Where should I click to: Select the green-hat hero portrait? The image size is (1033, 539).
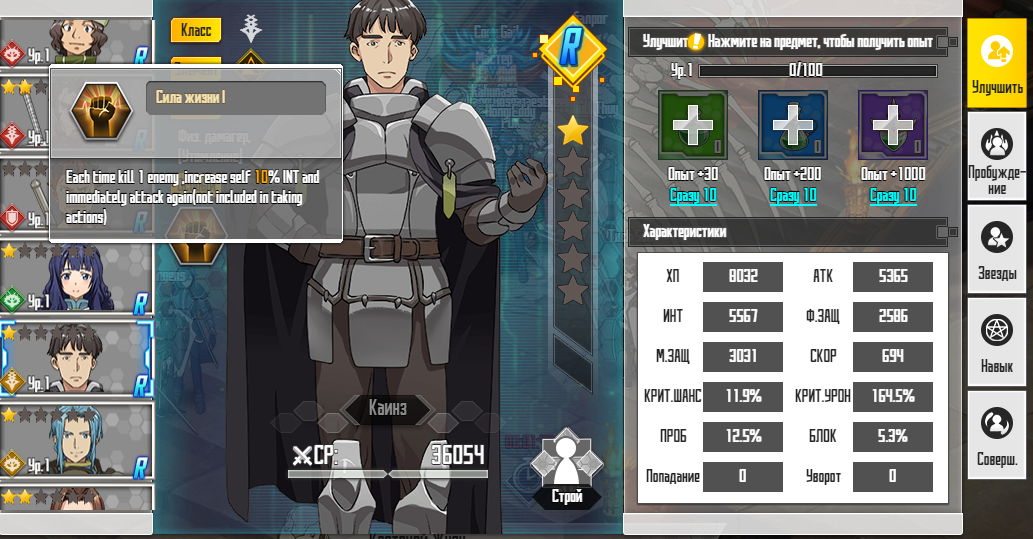[x=77, y=40]
